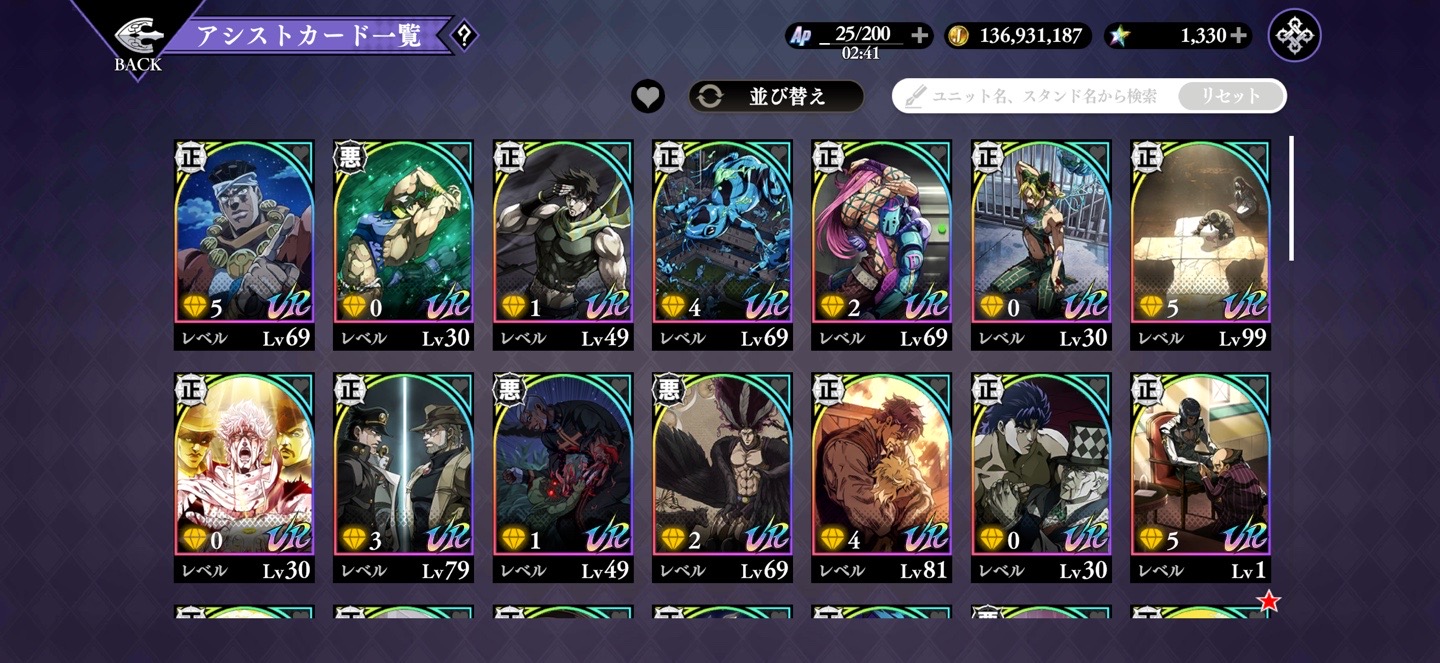
Task: Select the headband man night-sky card
Action: tap(244, 240)
